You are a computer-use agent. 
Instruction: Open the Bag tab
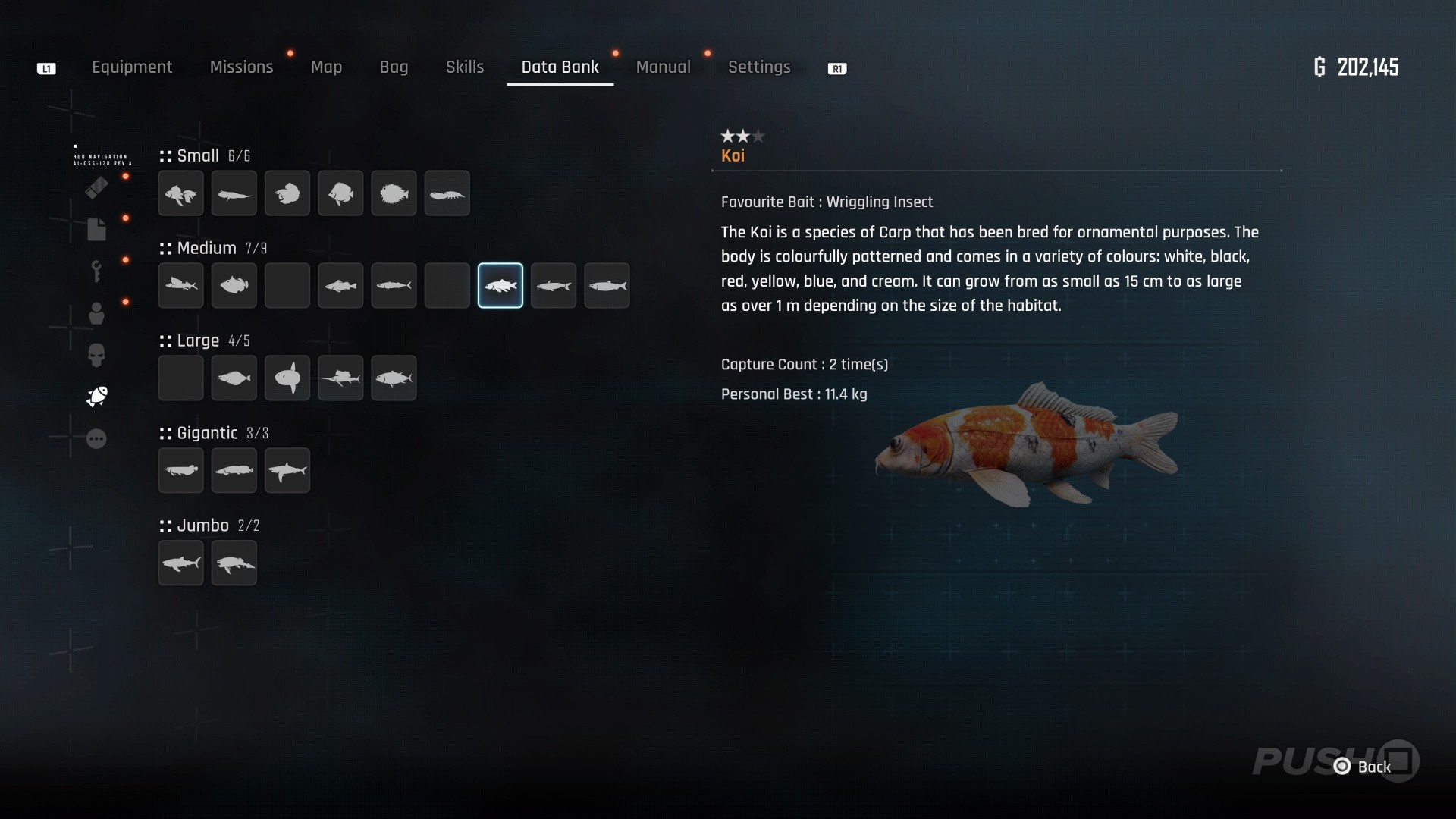coord(394,67)
